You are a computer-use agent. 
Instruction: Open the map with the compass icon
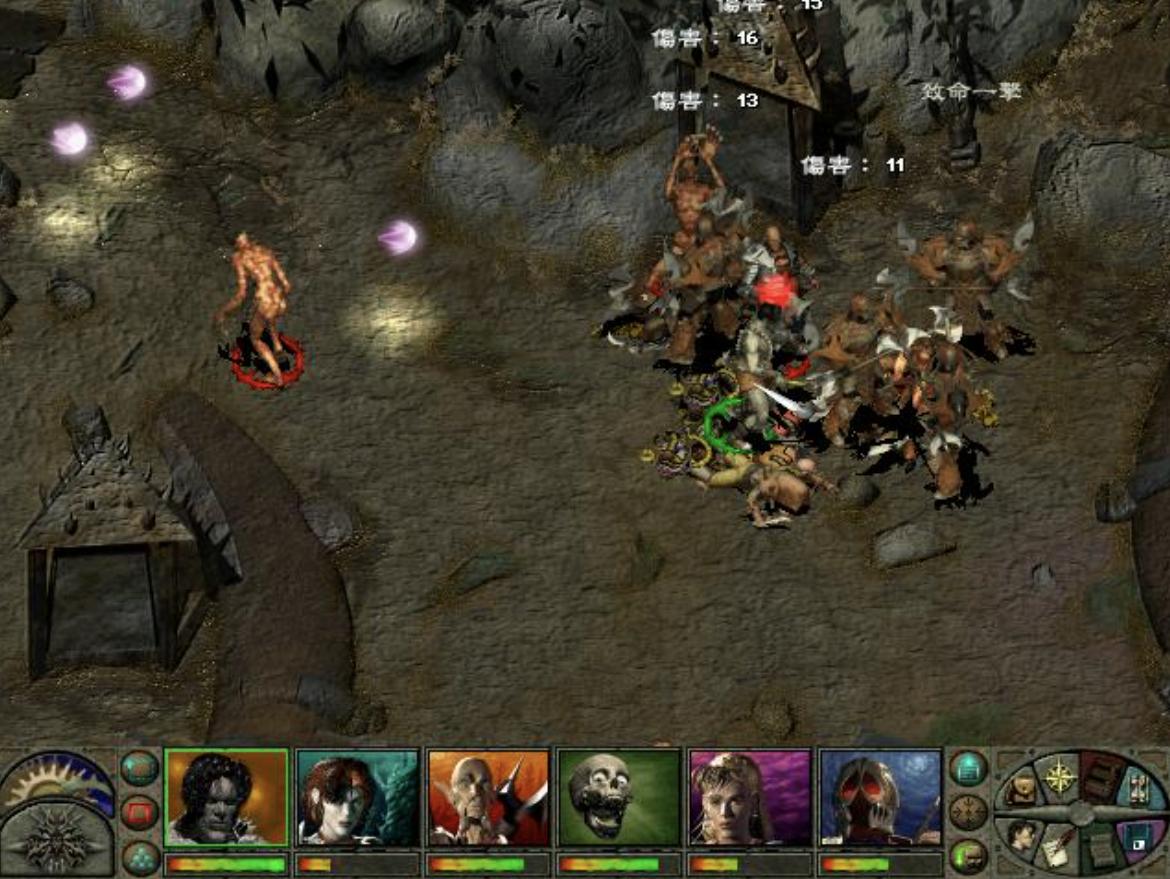(1058, 775)
